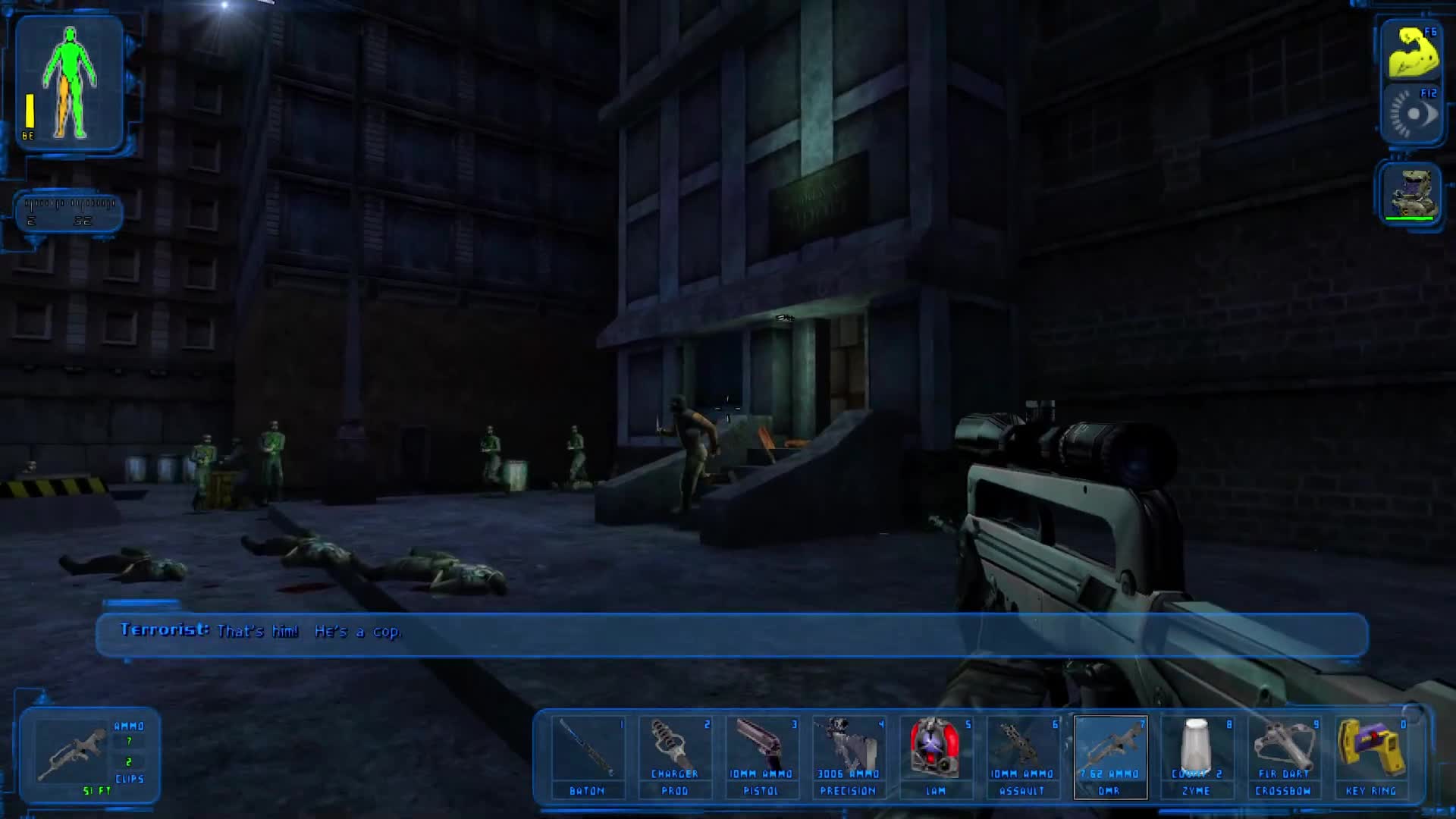The image size is (1456, 819).
Task: Select the Baton in inventory slot 1
Action: (588, 755)
